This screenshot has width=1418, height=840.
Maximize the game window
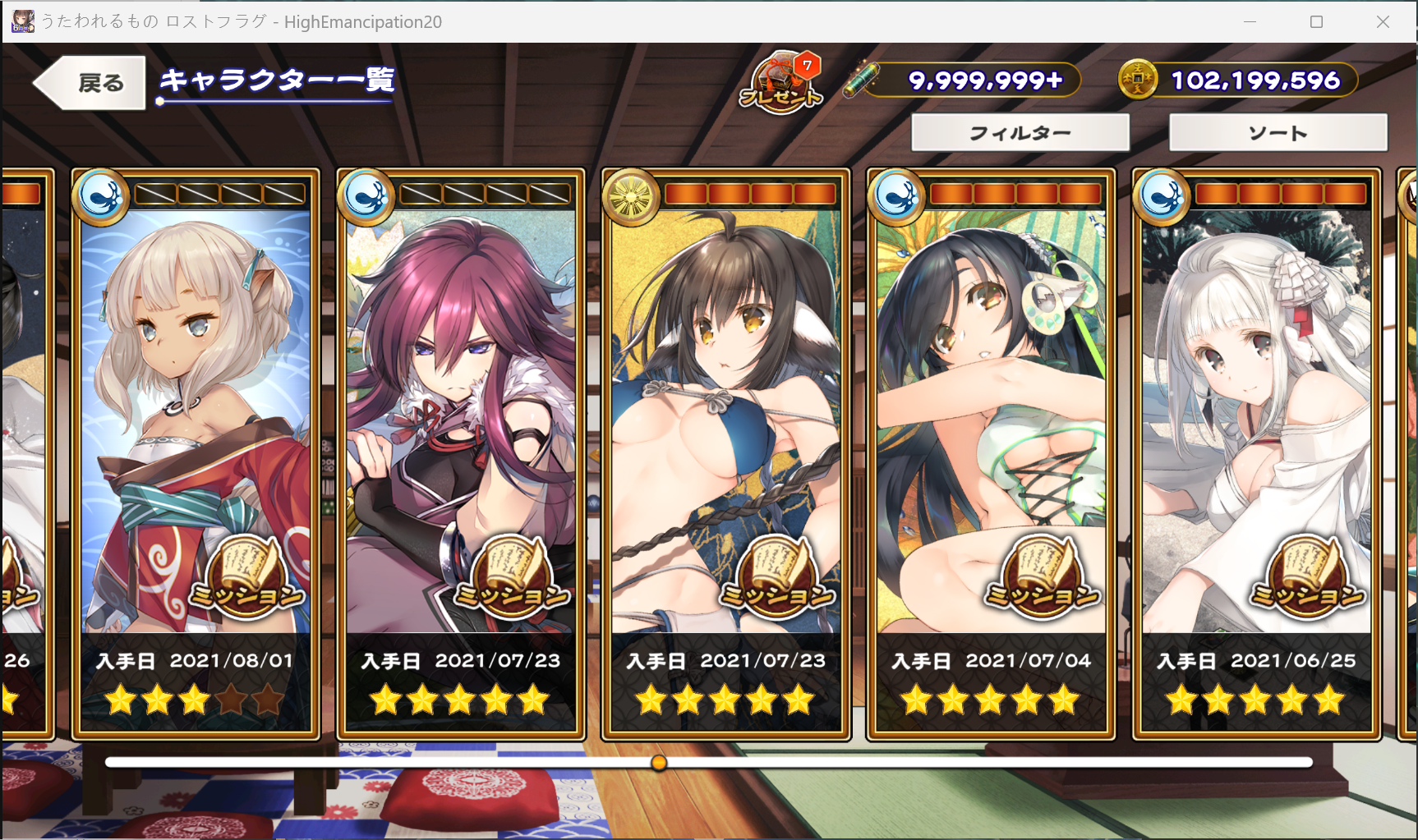coord(1316,22)
